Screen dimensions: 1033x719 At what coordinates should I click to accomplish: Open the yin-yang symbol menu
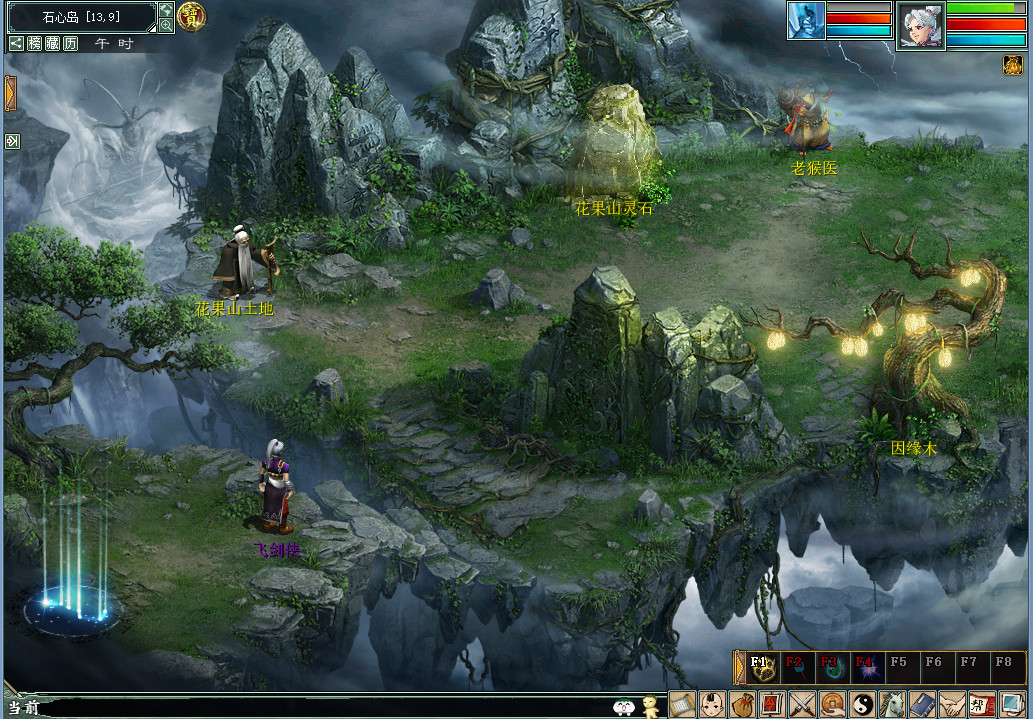pyautogui.click(x=863, y=704)
